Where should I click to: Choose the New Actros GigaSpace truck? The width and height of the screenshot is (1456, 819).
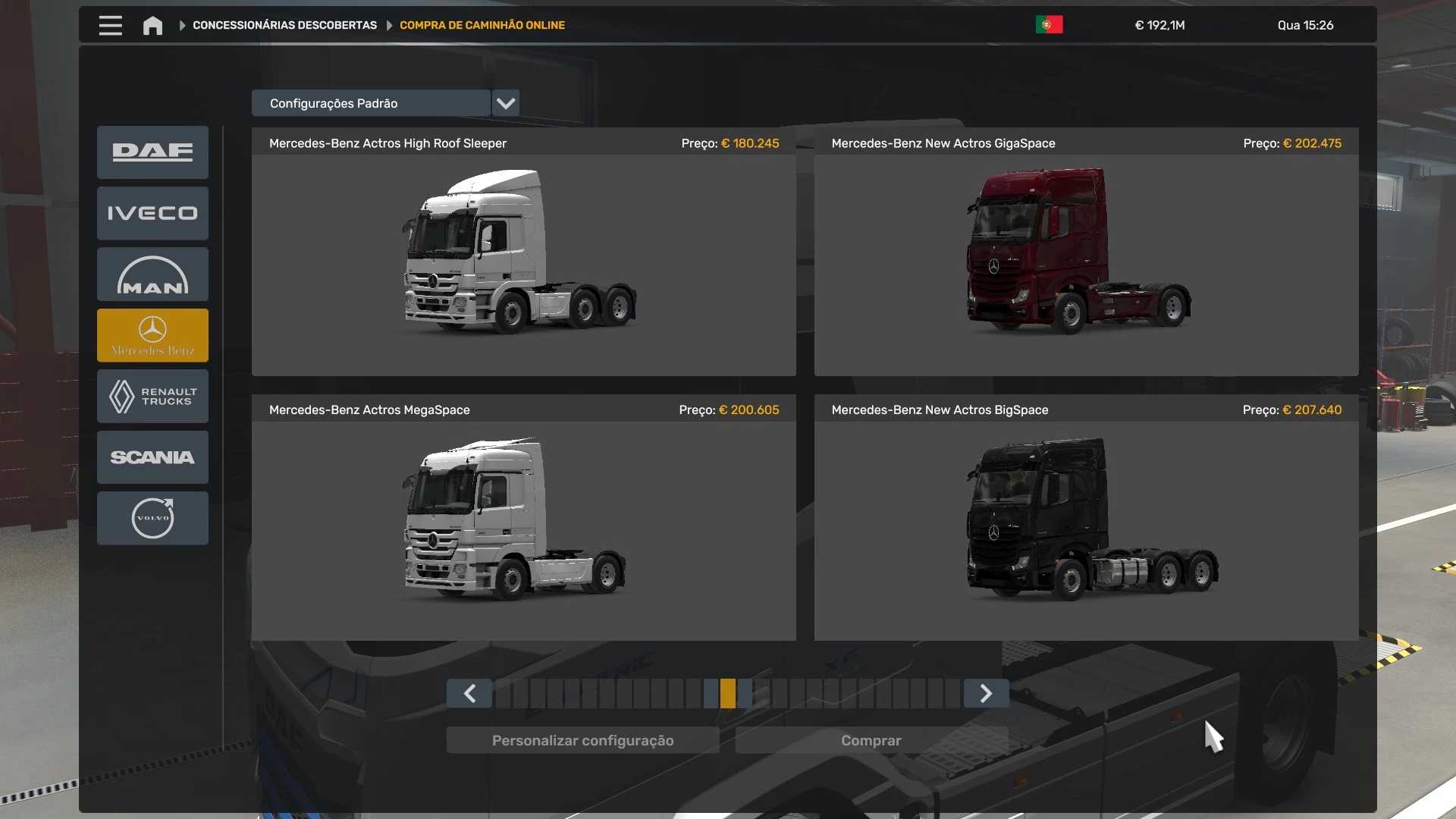pyautogui.click(x=1086, y=252)
